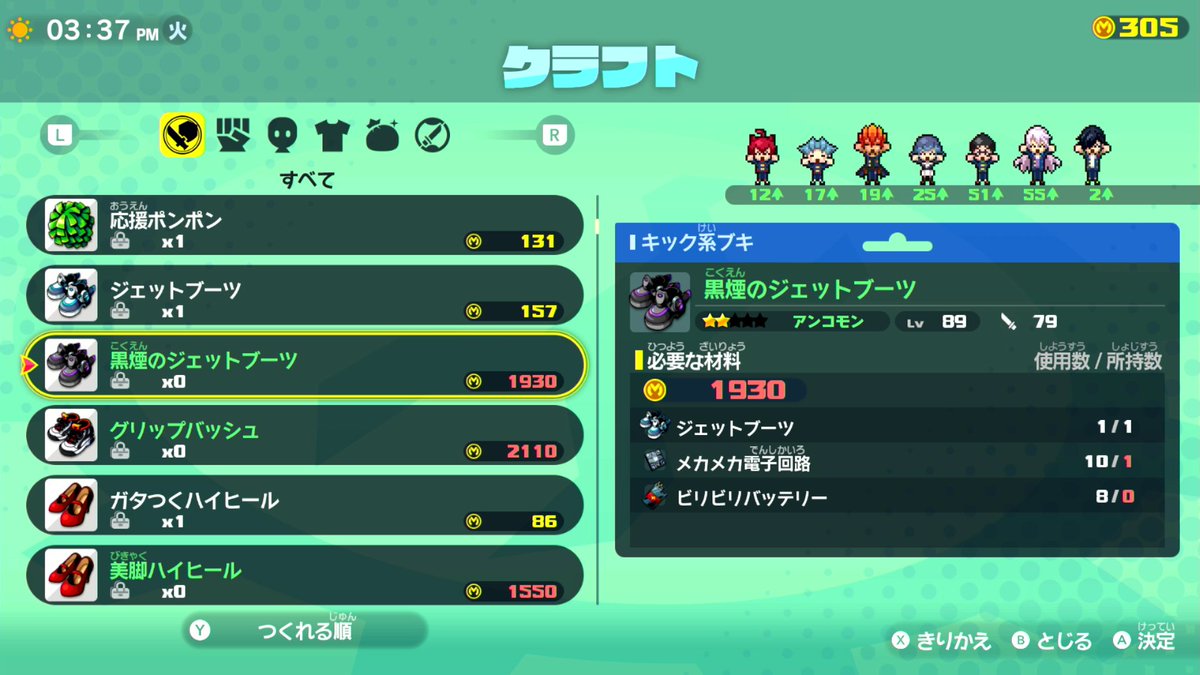Open the sword slash category tab
This screenshot has width=1200, height=675.
point(432,135)
